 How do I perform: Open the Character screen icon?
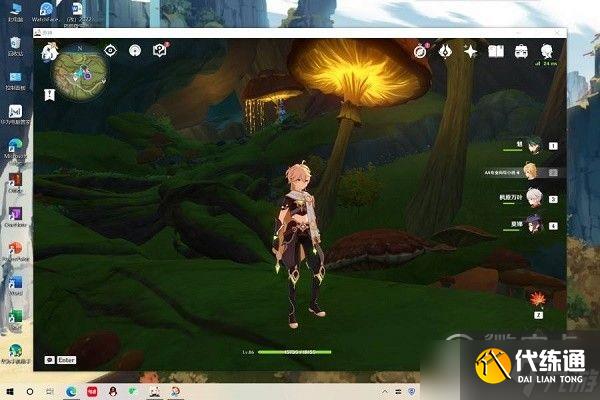point(546,50)
